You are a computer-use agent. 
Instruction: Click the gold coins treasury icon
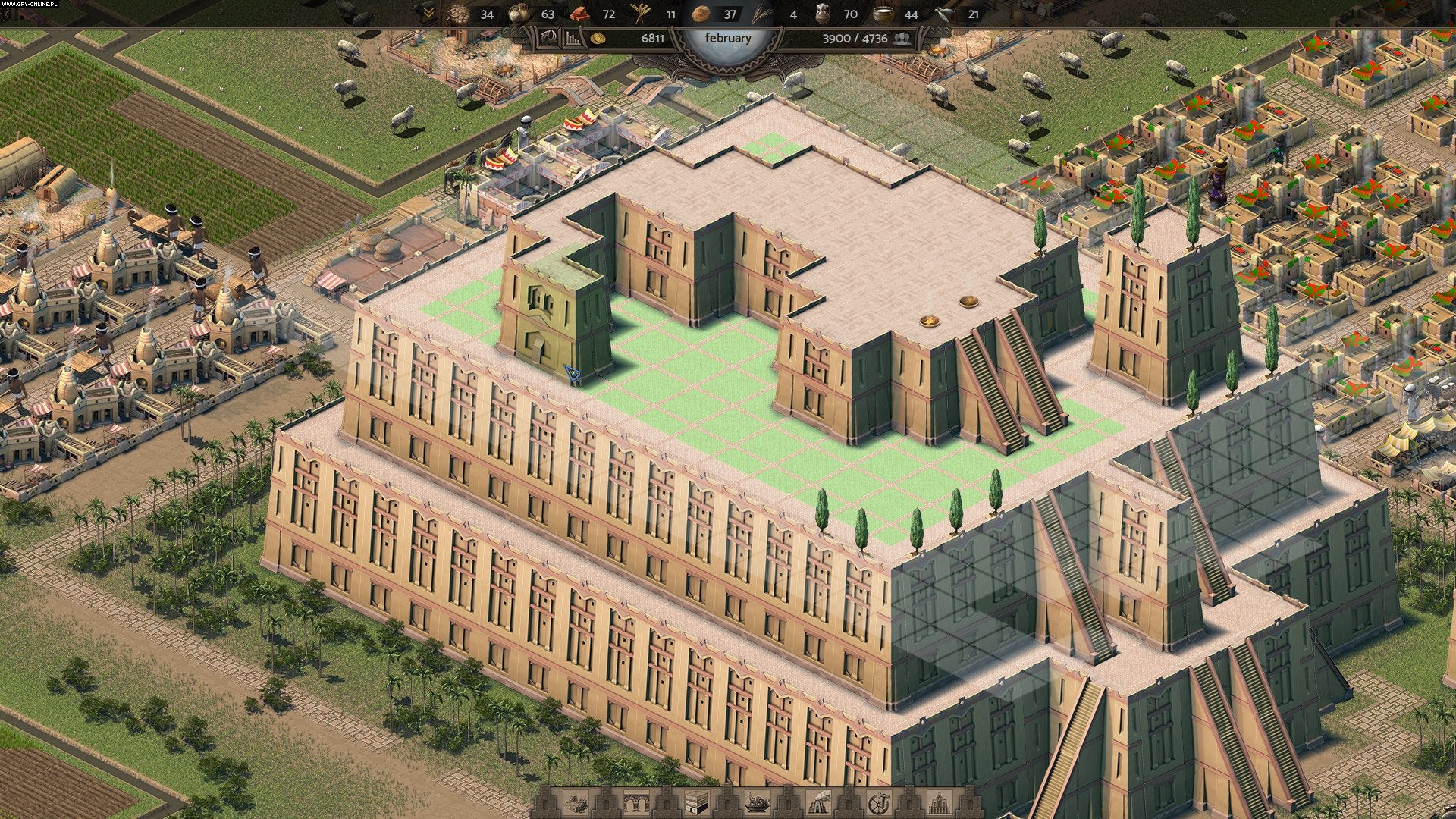(x=598, y=38)
